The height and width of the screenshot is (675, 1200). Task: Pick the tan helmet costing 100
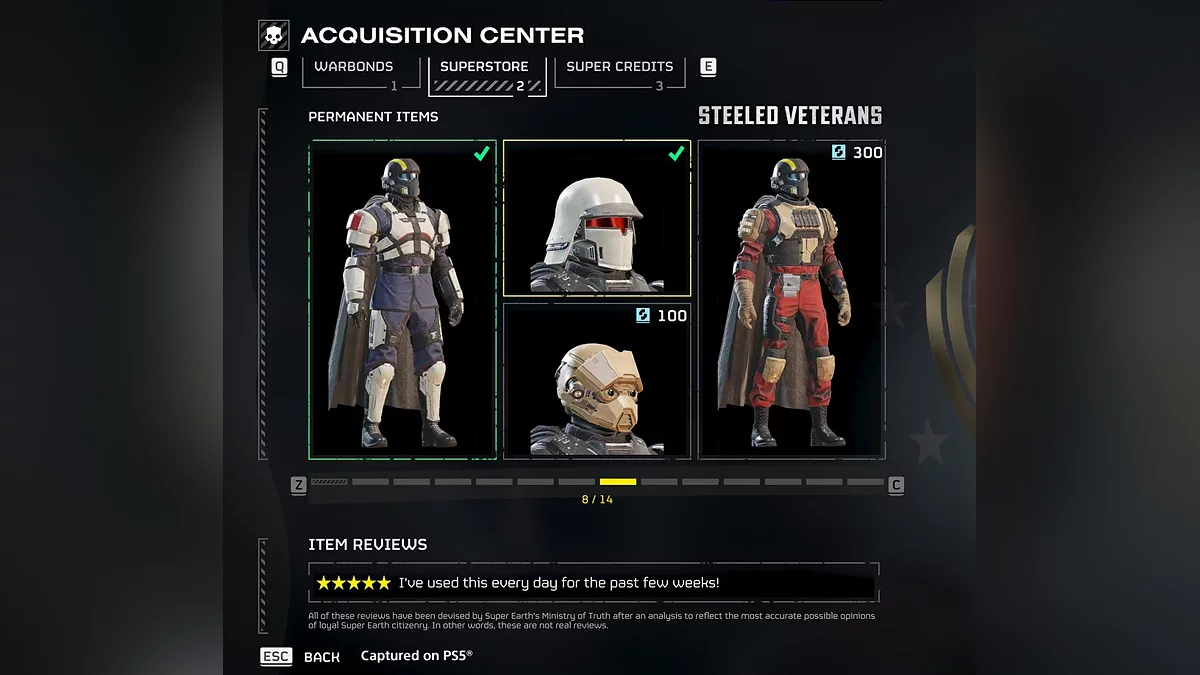[597, 381]
